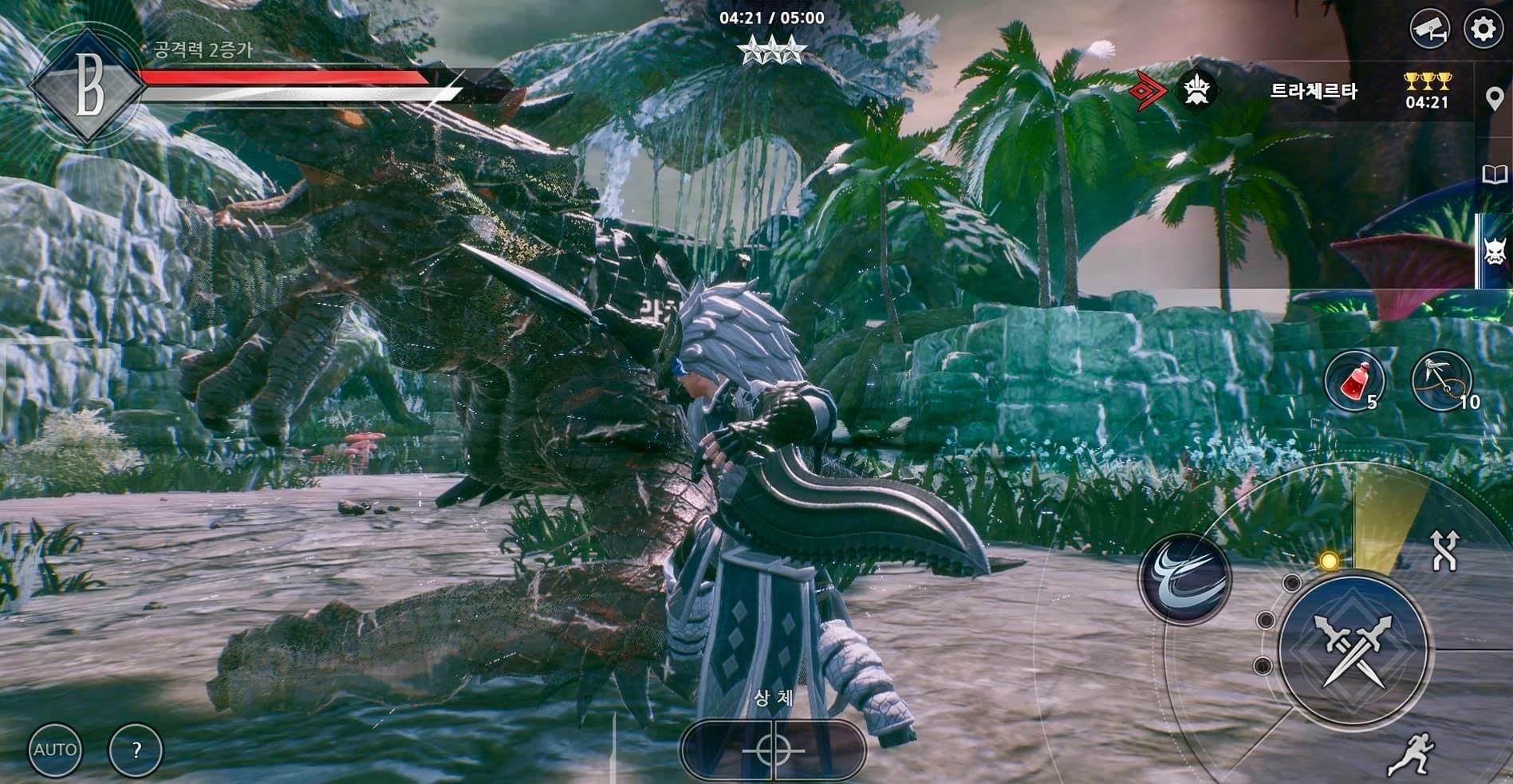Image resolution: width=1513 pixels, height=784 pixels.
Task: Use the red health potion
Action: [x=1353, y=381]
